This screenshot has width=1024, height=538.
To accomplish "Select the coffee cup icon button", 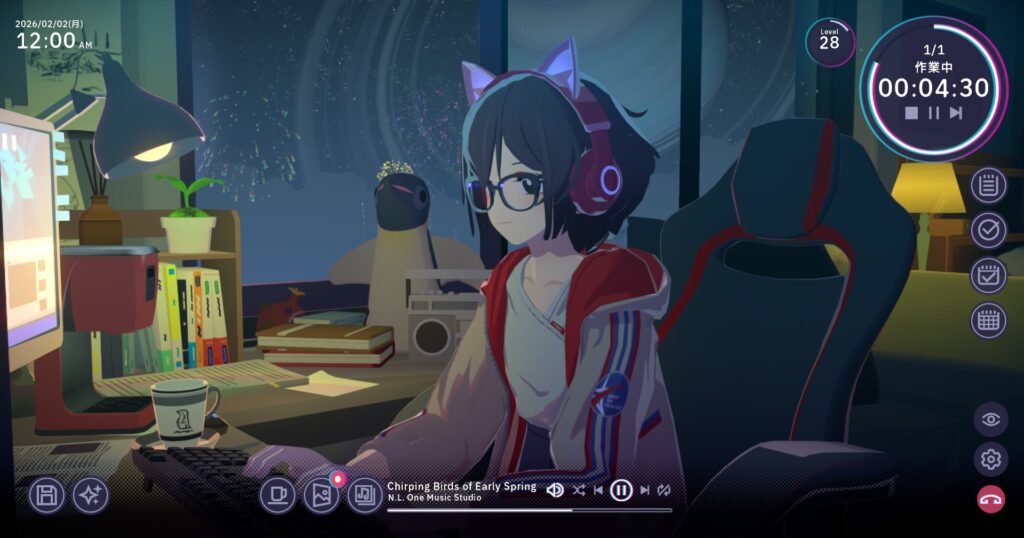I will 278,494.
